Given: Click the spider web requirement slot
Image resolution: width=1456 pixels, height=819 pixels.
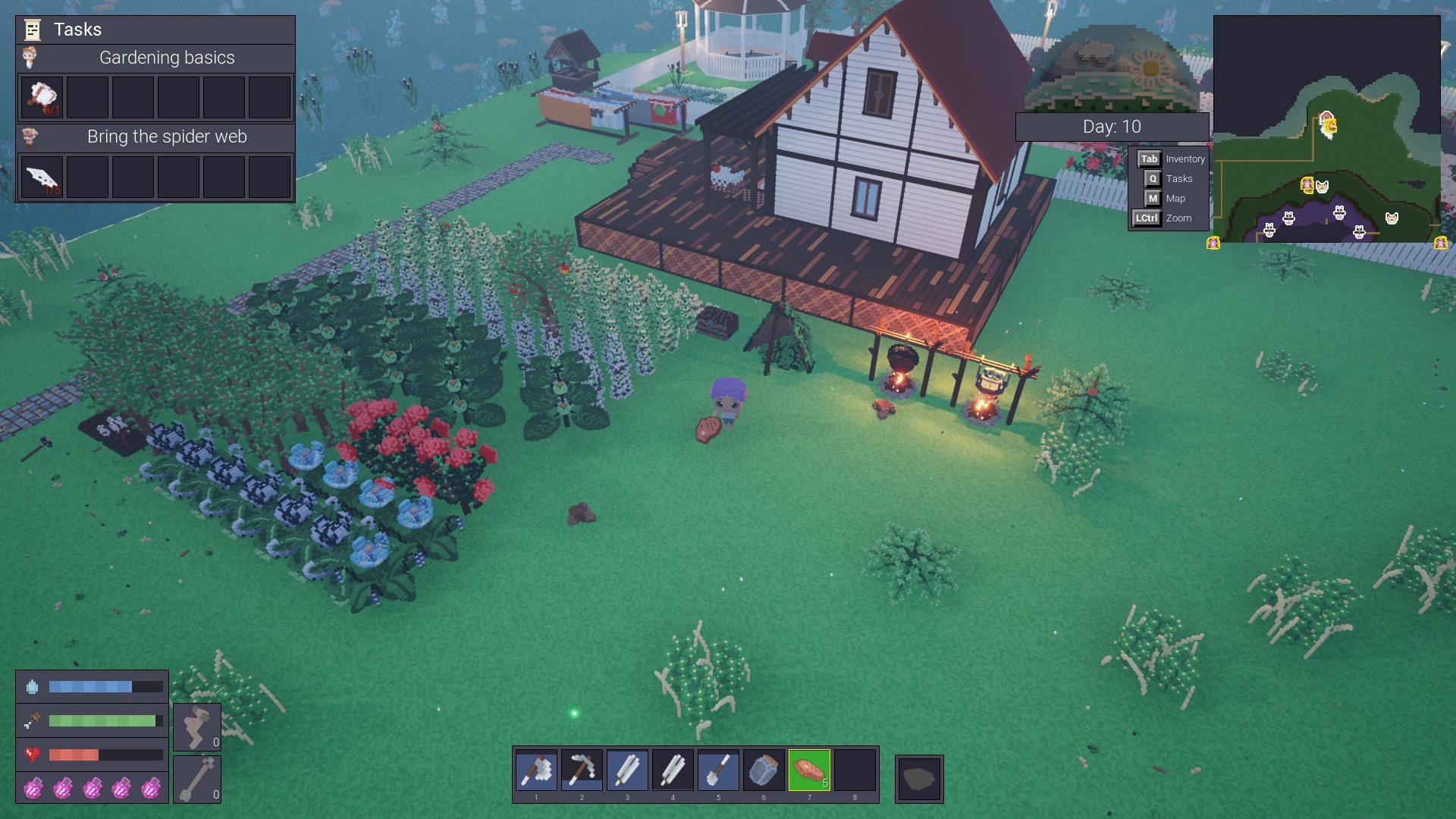Looking at the screenshot, I should pos(42,177).
